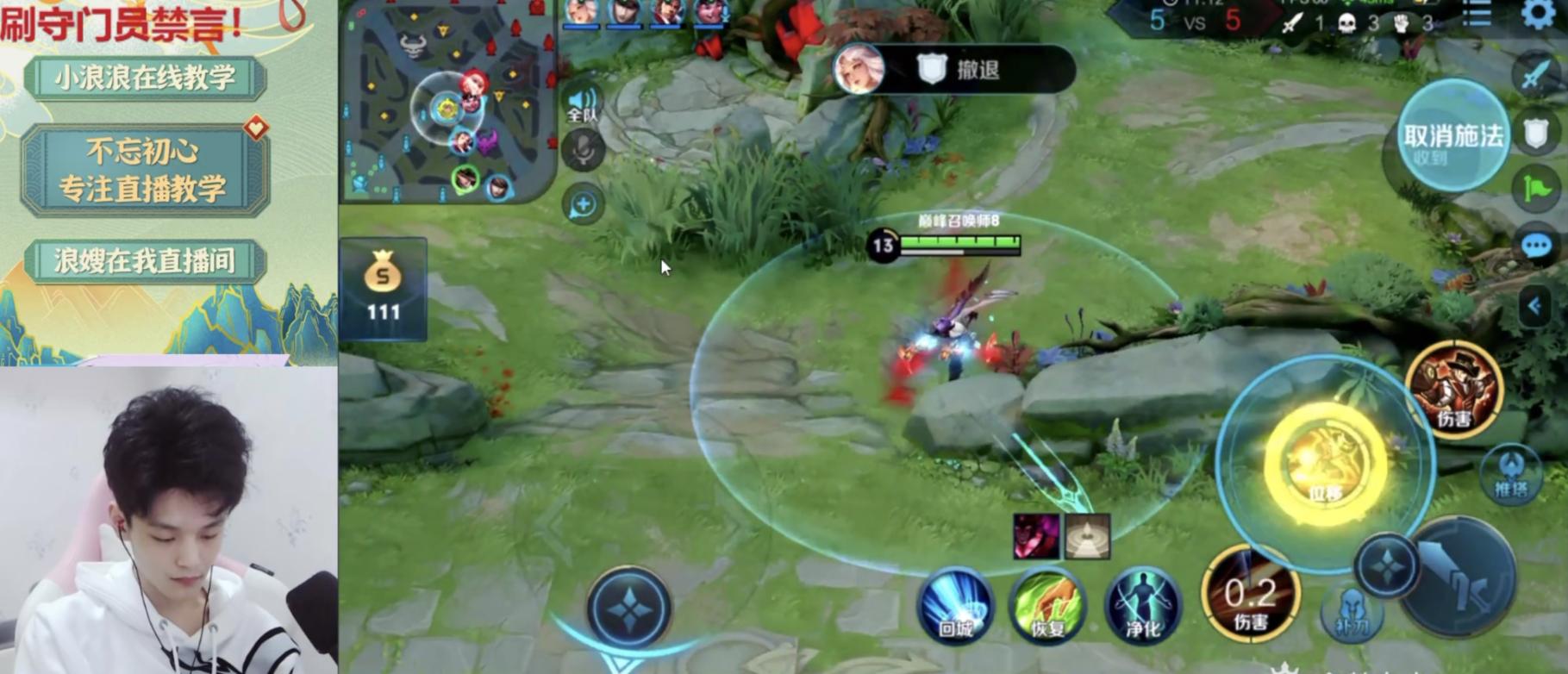This screenshot has width=1568, height=674.
Task: Tap the 取消施法 cancel-cast button
Action: click(x=1452, y=136)
